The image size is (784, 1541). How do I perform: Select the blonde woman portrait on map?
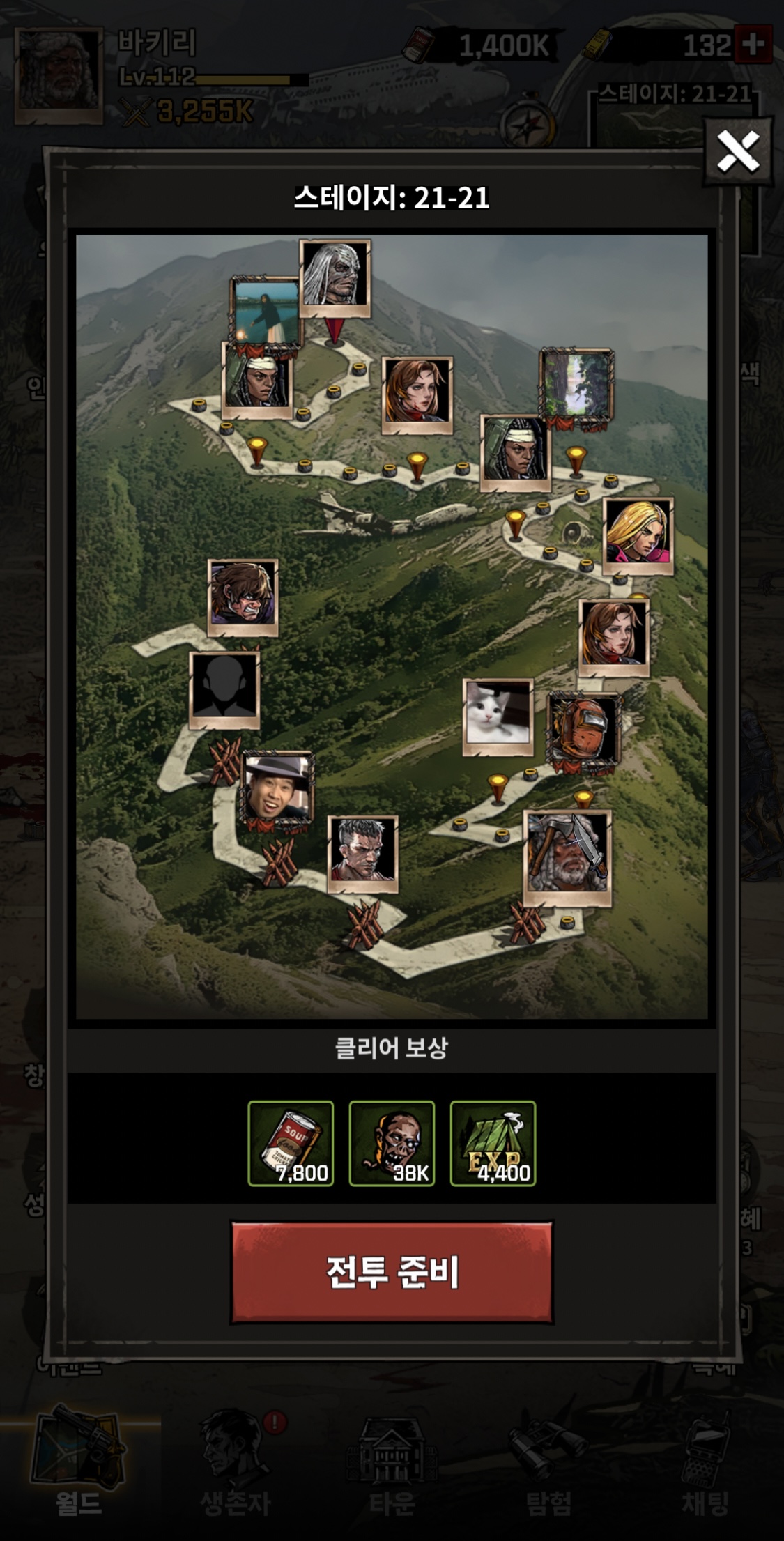tap(638, 534)
